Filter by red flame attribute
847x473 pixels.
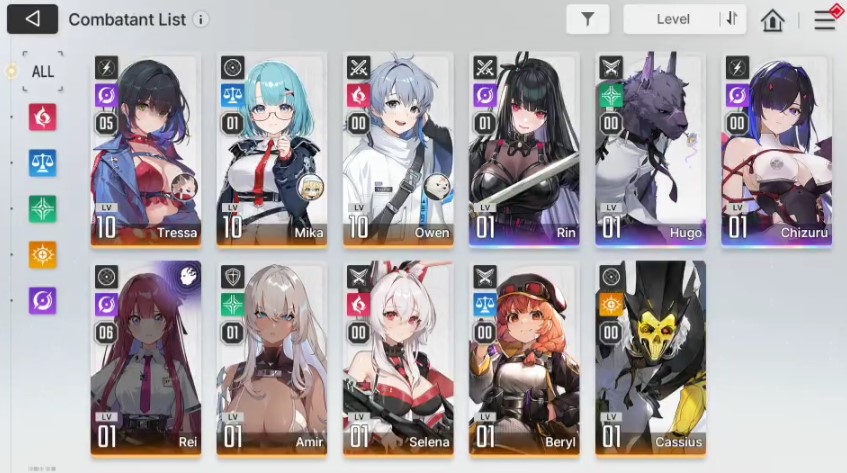click(43, 118)
